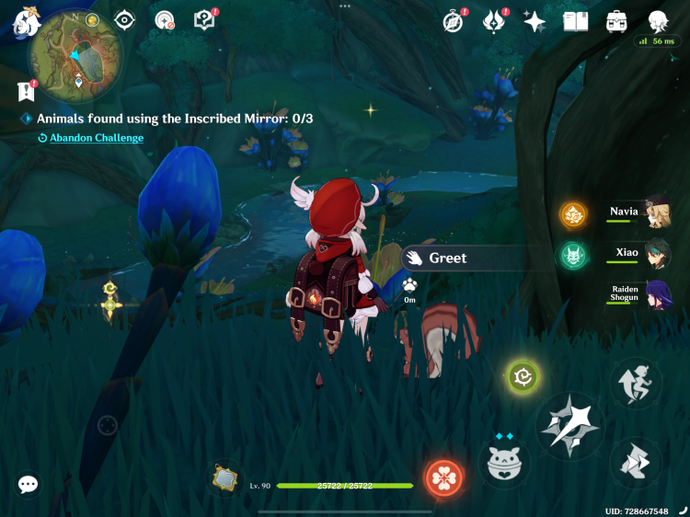Viewport: 690px width, 517px height.
Task: Open the character profile head icon
Action: tap(657, 21)
